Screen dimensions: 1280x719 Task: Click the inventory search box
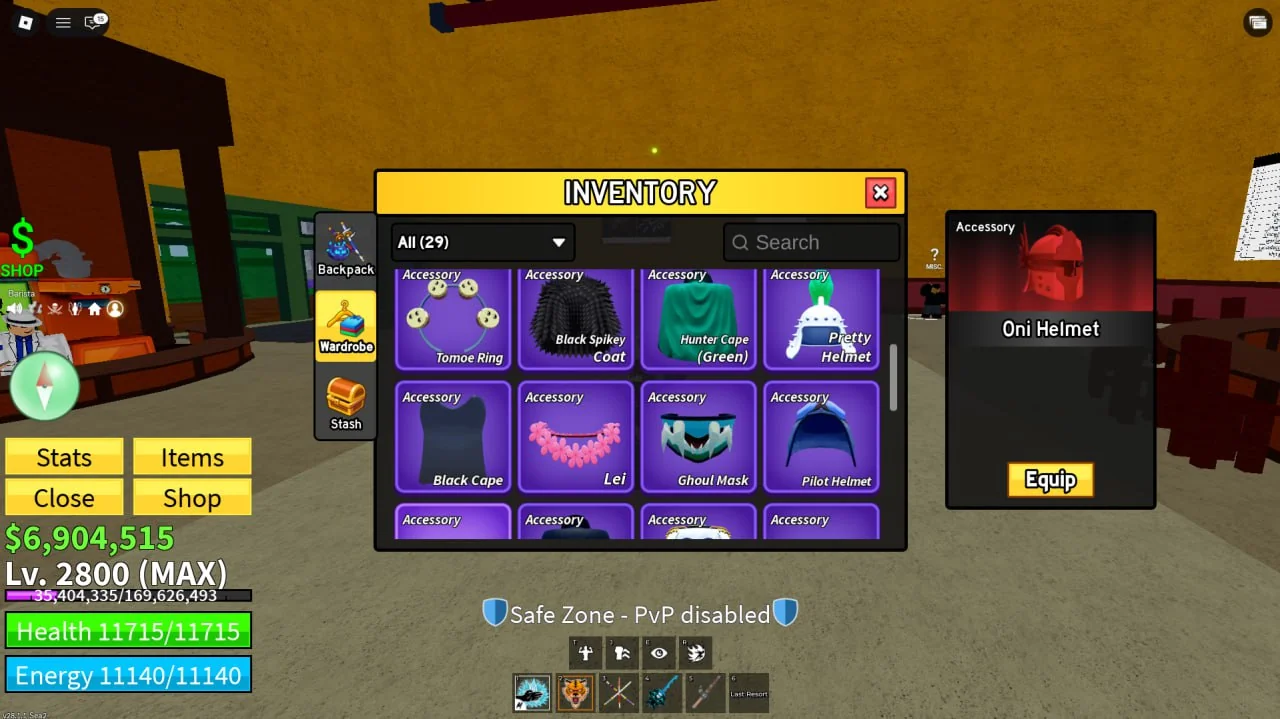point(811,242)
